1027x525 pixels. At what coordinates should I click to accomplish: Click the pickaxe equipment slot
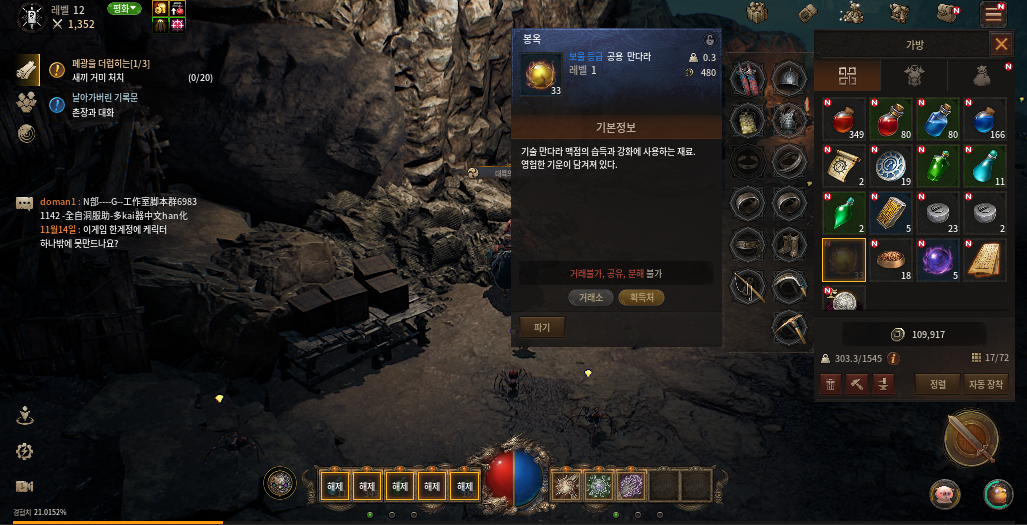789,326
